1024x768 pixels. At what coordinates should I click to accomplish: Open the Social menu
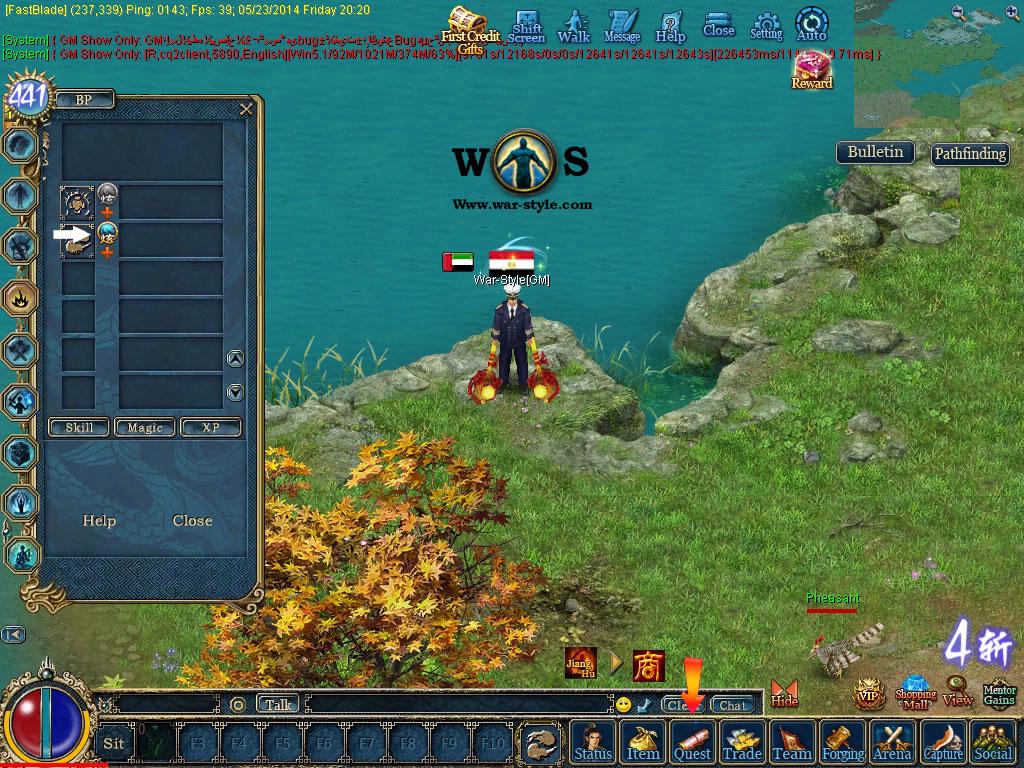[x=993, y=743]
